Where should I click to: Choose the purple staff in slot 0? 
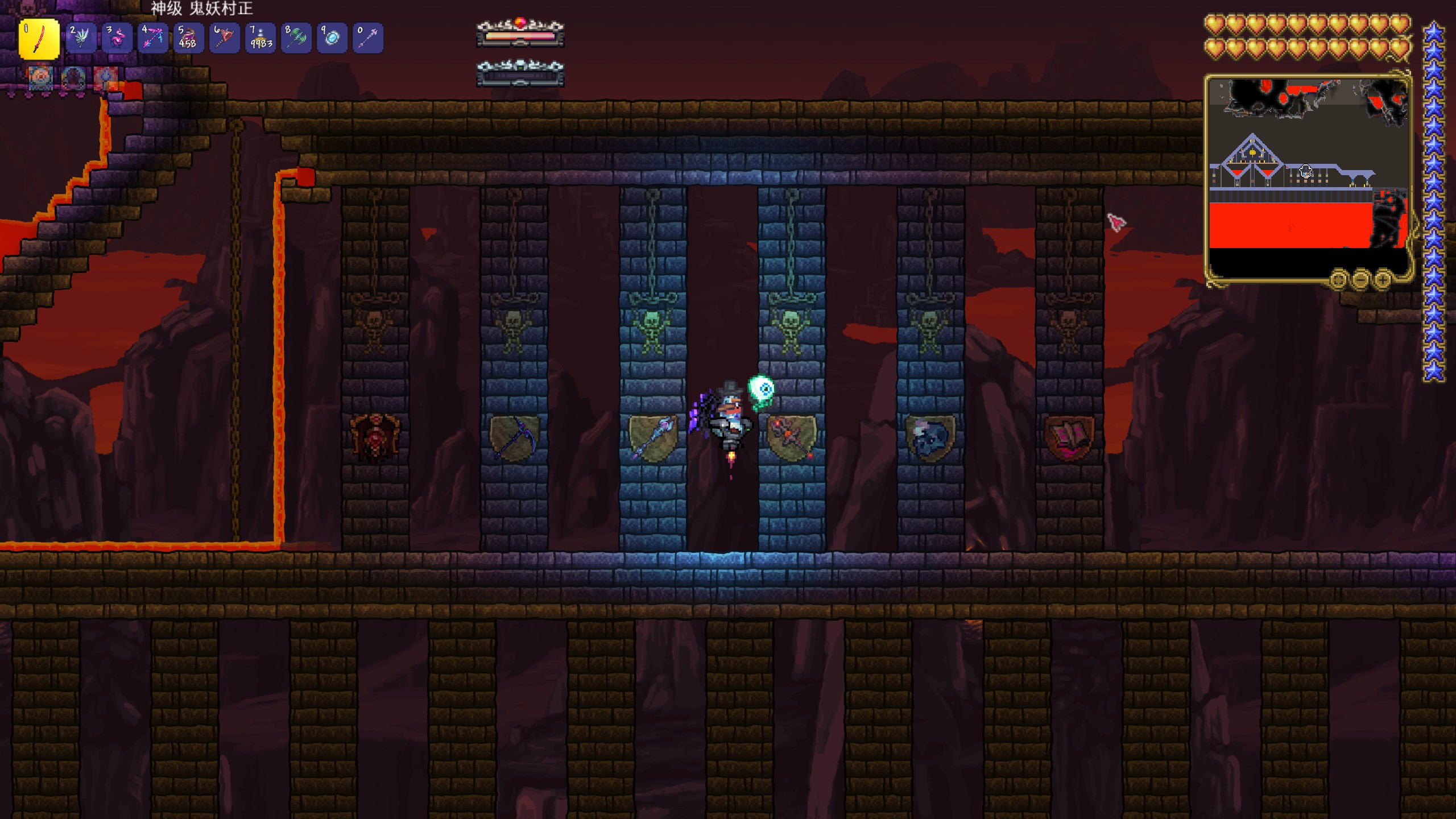click(x=367, y=38)
